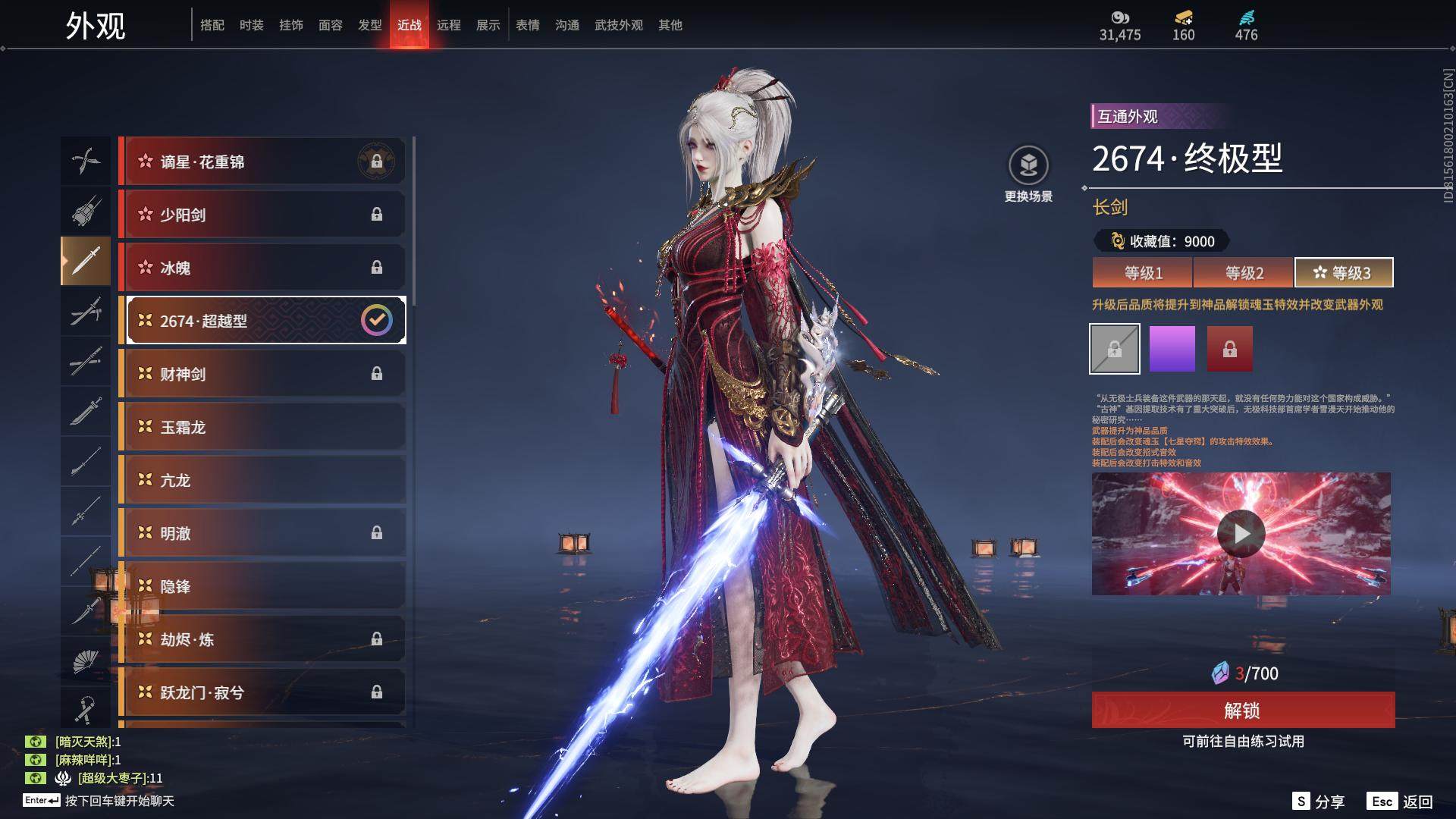Change scene with 更换场景 button

(x=1028, y=174)
